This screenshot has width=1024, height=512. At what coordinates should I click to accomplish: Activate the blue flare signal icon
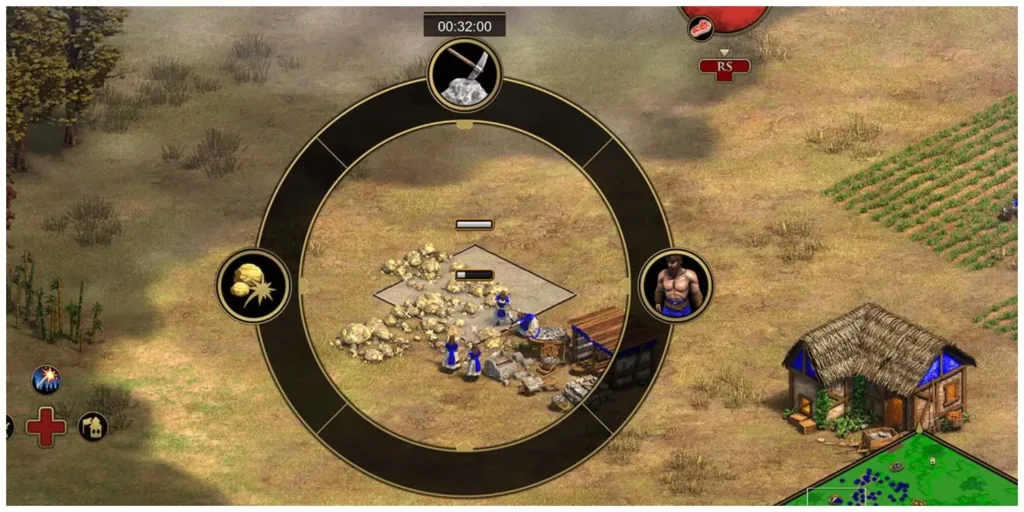pos(45,379)
